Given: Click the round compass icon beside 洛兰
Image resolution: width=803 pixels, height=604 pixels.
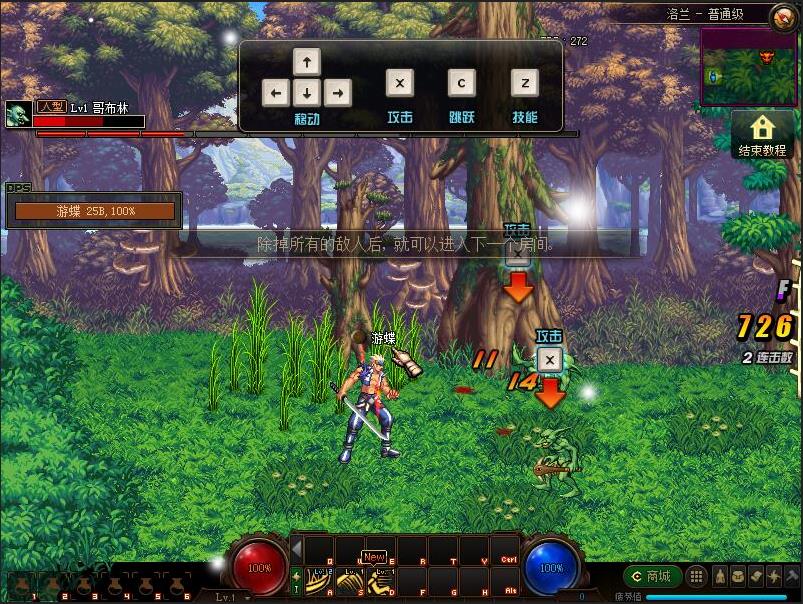Looking at the screenshot, I should [784, 15].
